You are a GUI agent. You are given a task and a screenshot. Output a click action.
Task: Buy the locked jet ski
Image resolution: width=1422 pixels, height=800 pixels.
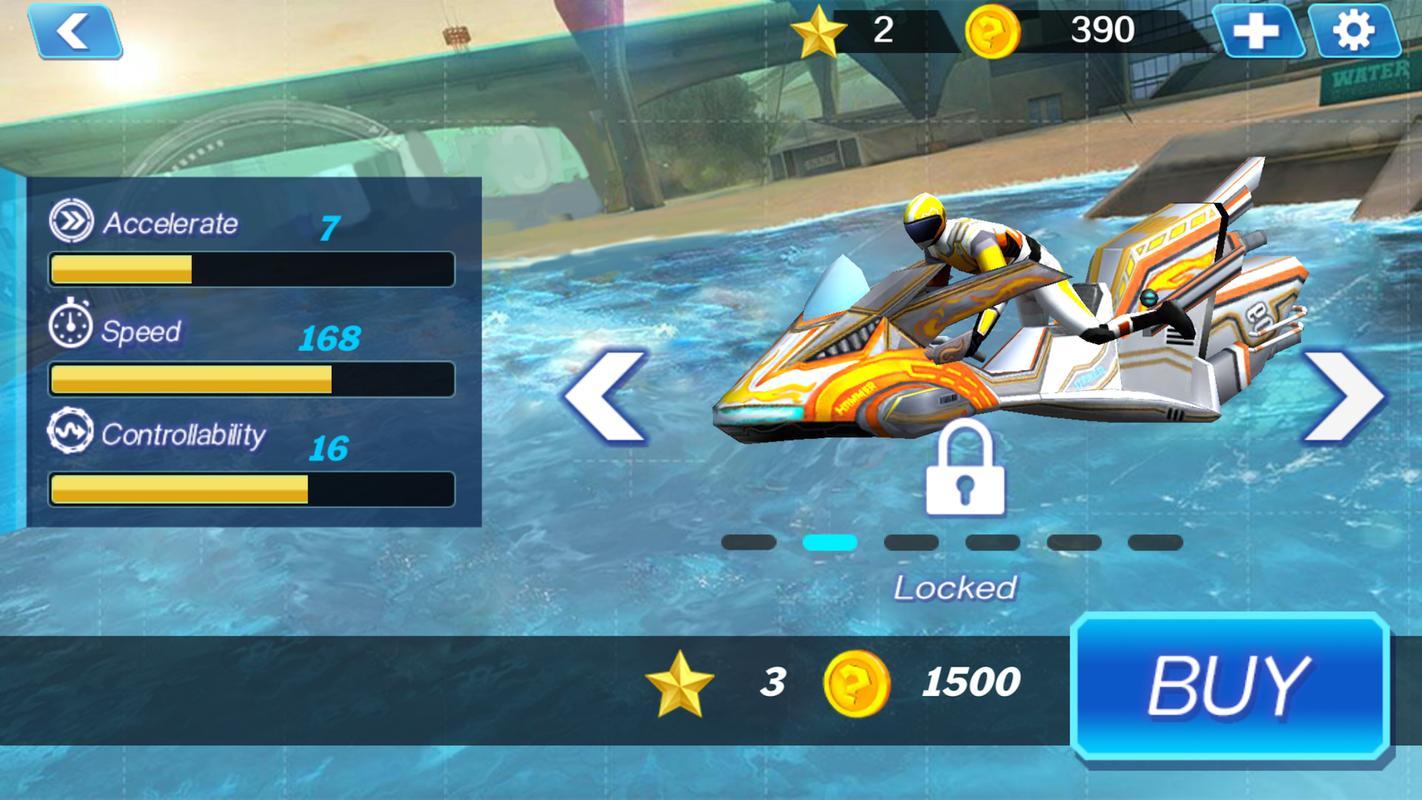1229,686
